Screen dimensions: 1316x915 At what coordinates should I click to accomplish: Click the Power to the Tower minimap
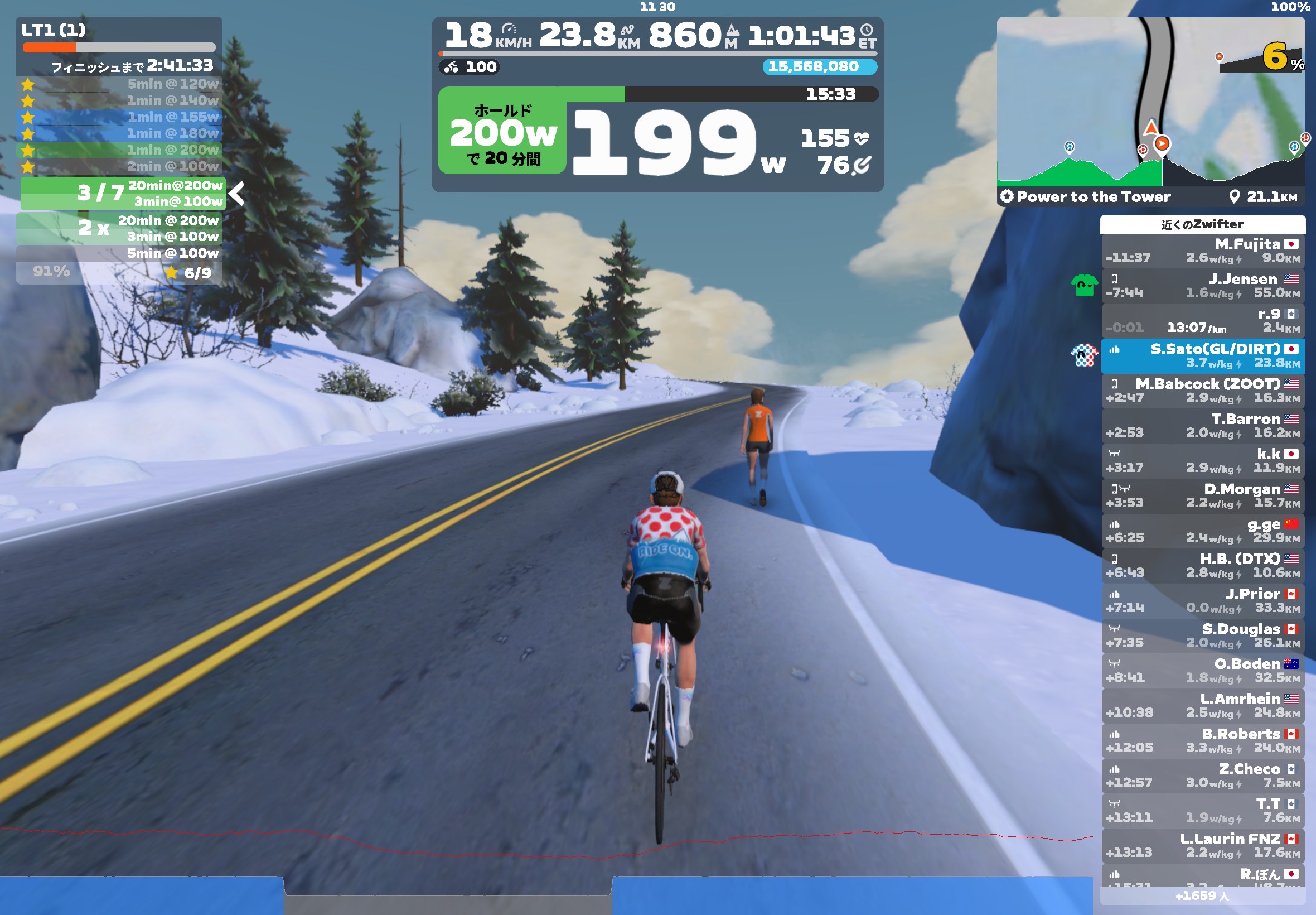(x=1150, y=103)
